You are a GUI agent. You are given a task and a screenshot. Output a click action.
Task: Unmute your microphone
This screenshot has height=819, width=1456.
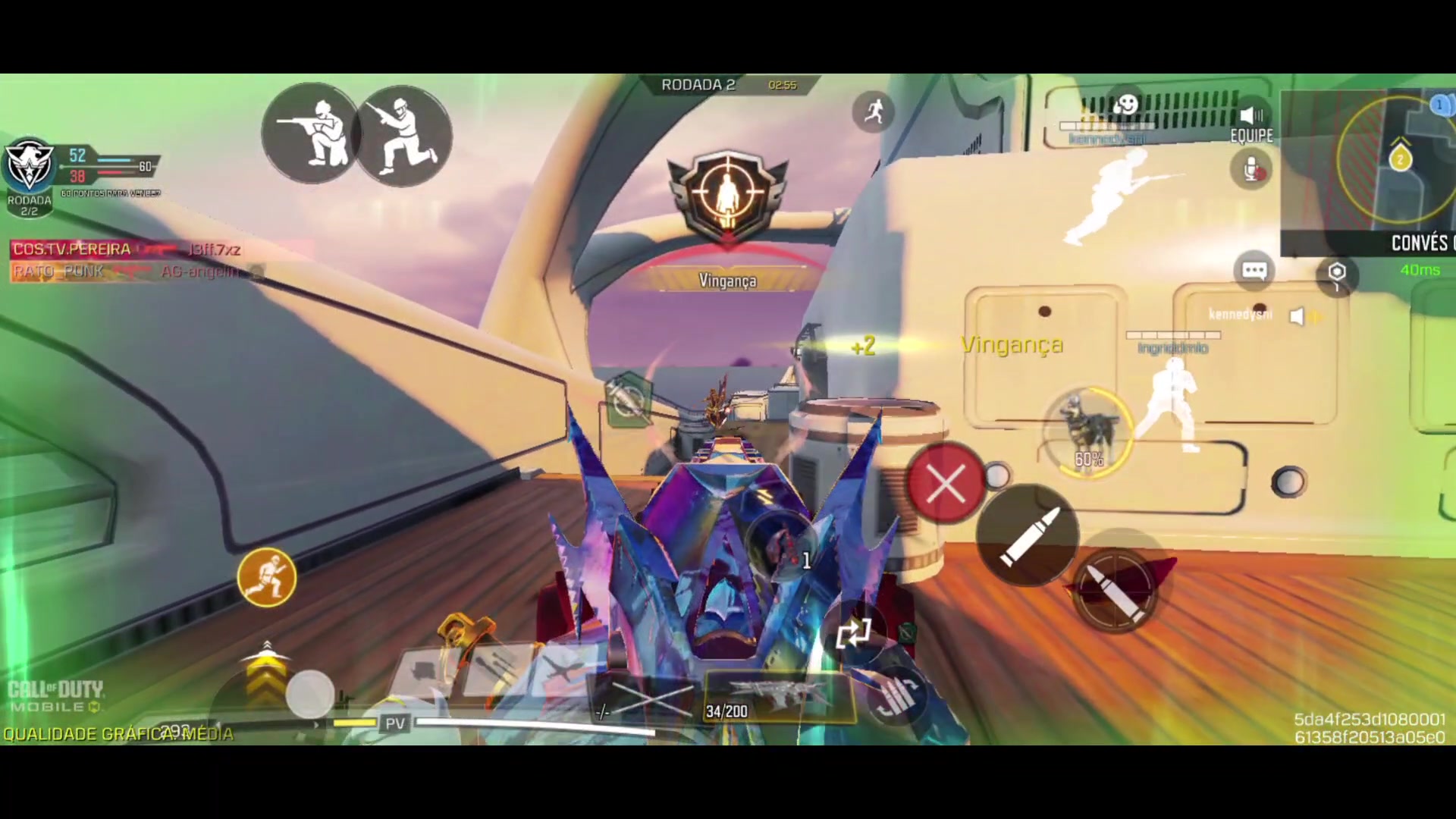click(1251, 168)
